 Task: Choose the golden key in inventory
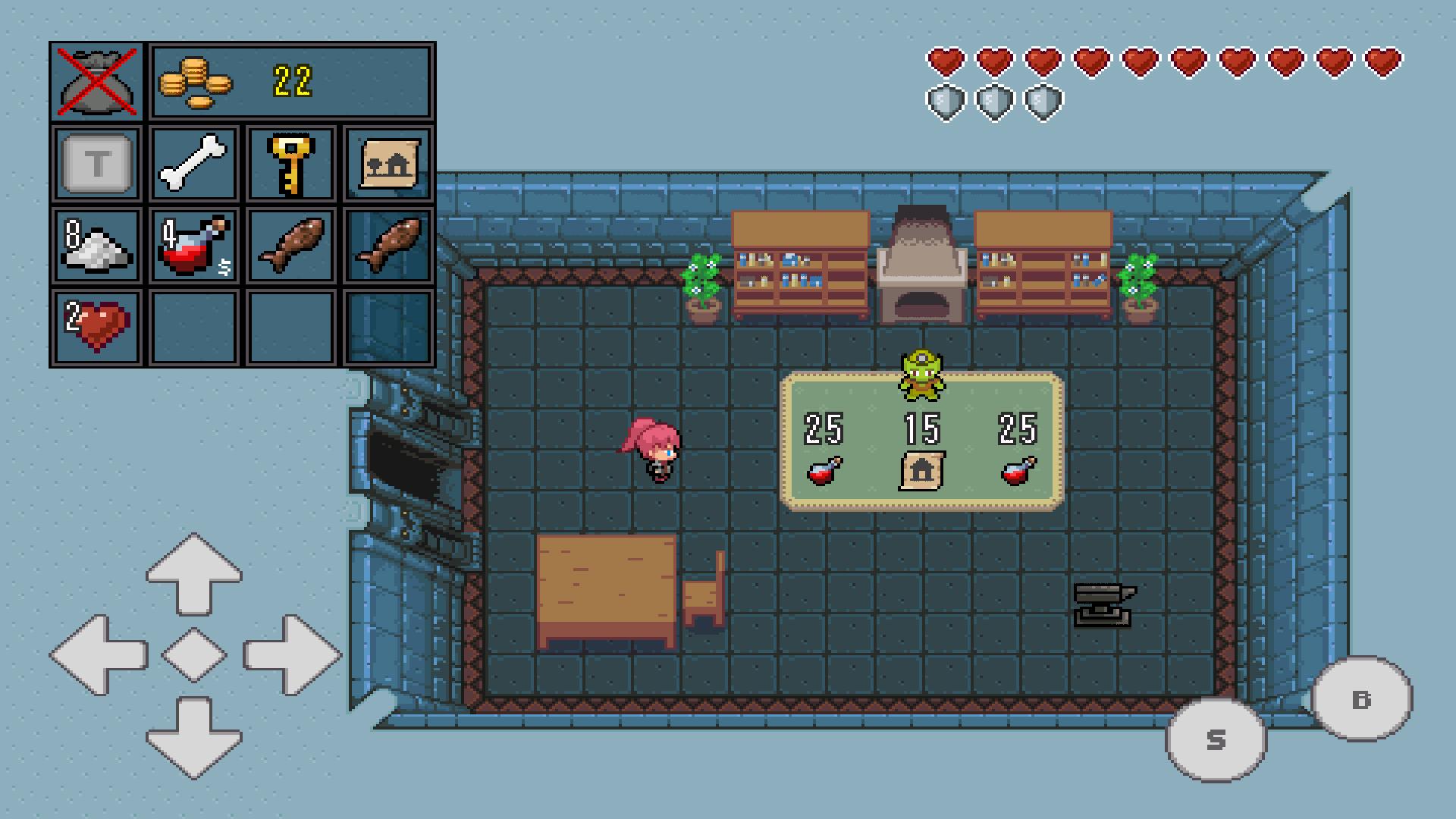point(291,163)
